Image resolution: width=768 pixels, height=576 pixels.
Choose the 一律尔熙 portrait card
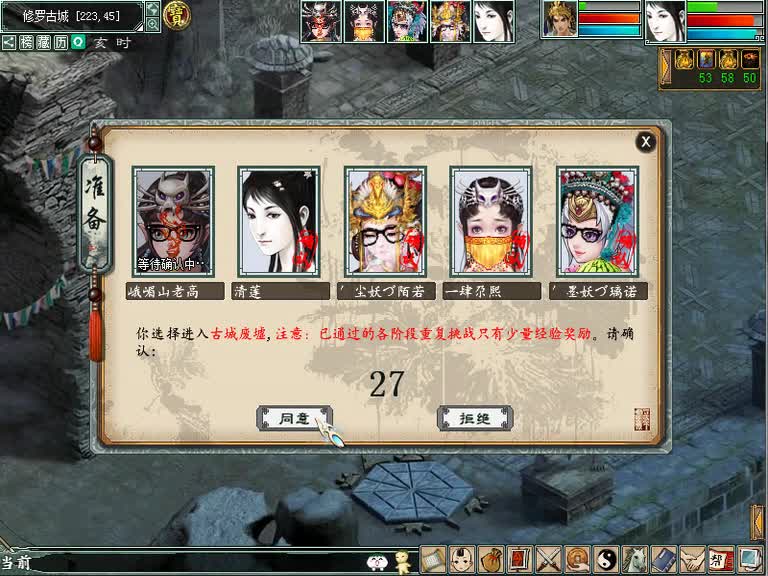pyautogui.click(x=491, y=221)
